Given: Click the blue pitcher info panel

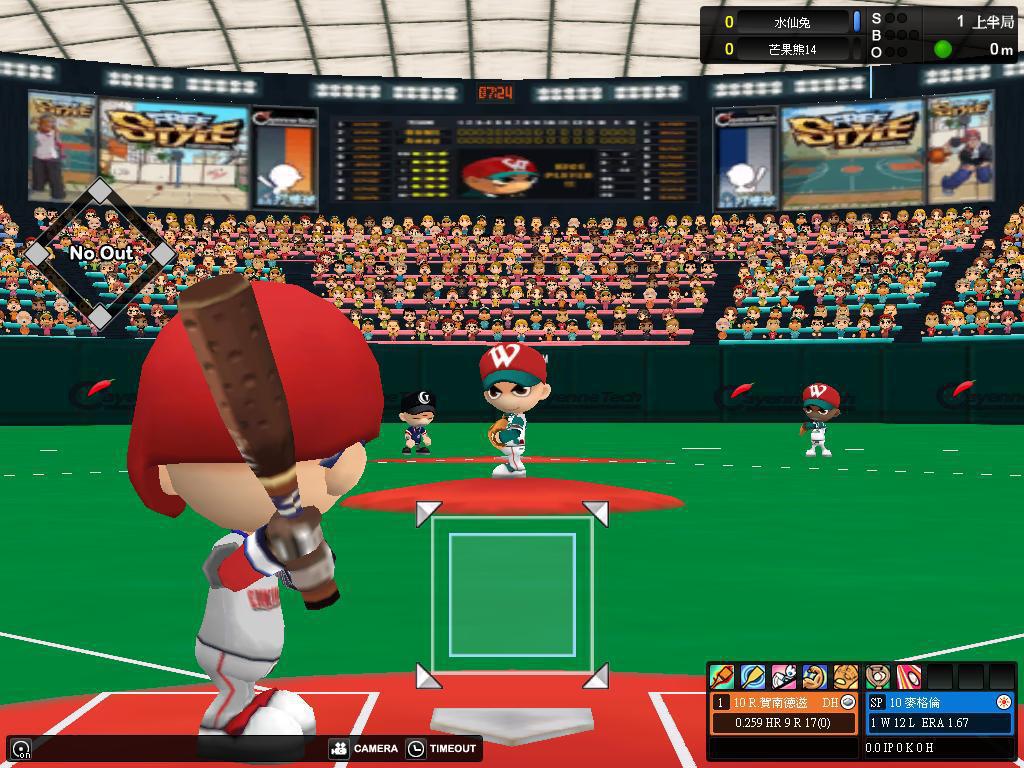Looking at the screenshot, I should tap(939, 713).
